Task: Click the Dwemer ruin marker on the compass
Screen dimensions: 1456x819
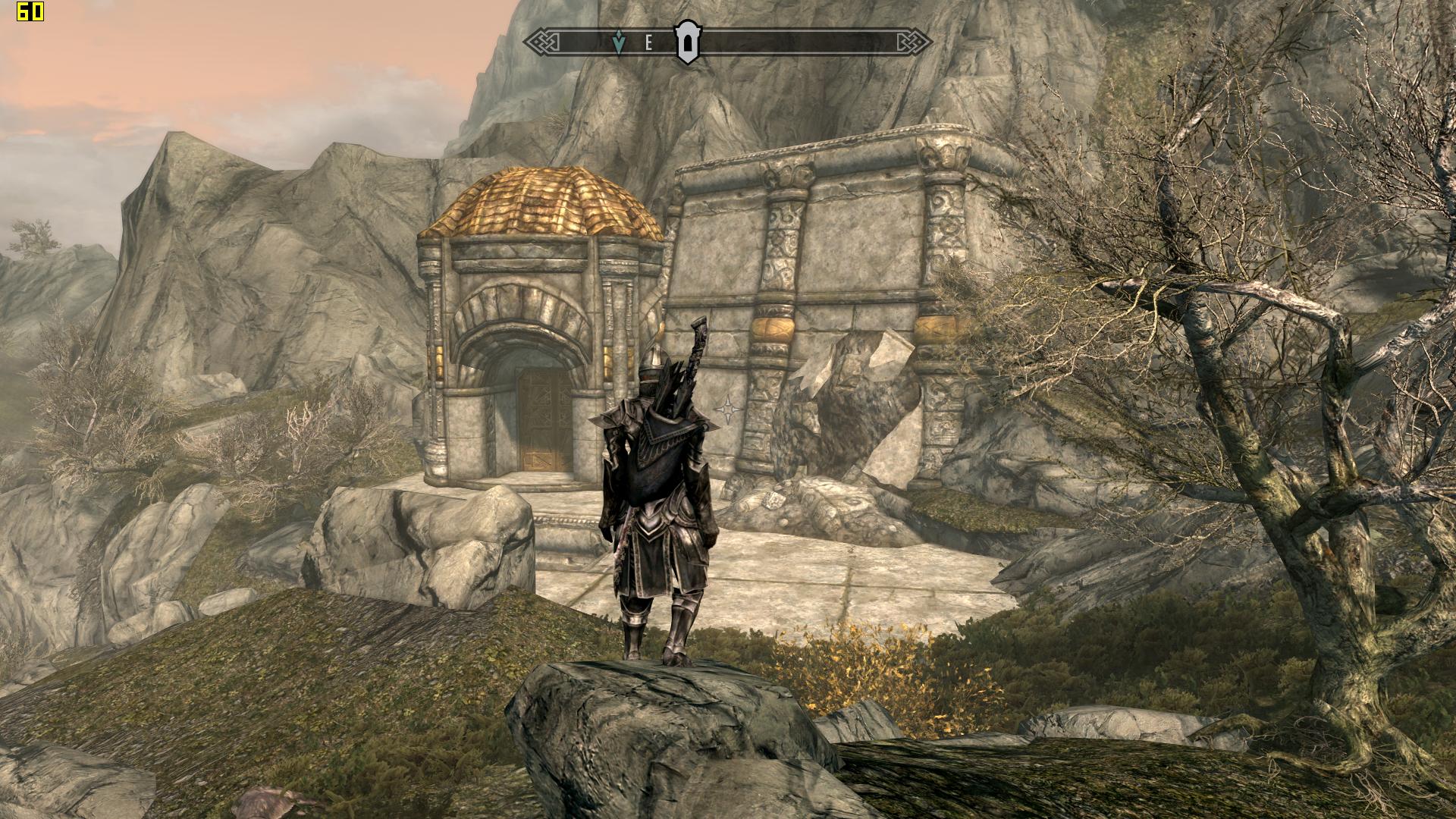Action: (x=688, y=43)
